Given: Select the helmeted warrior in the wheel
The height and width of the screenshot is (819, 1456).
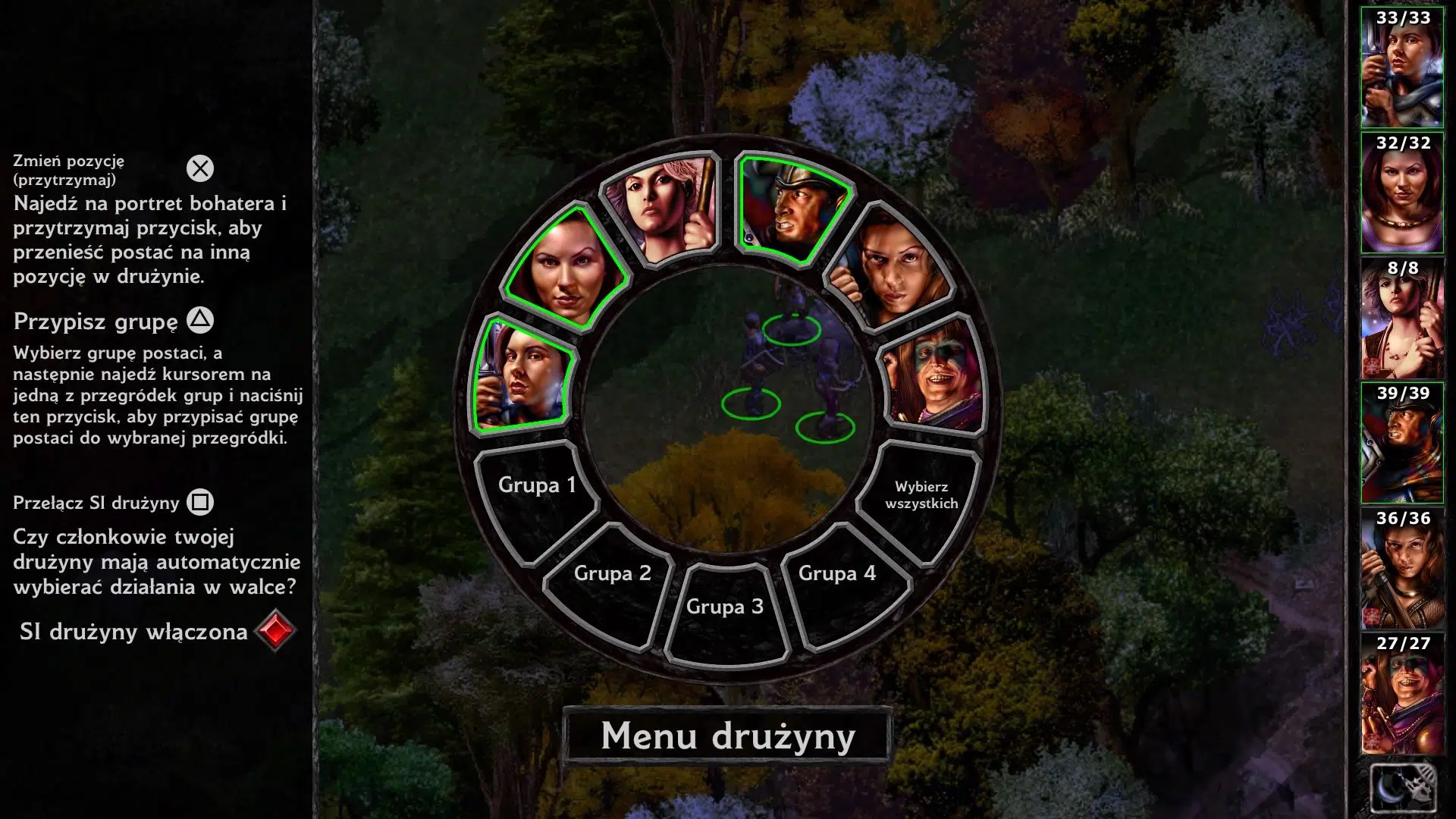Looking at the screenshot, I should [791, 207].
